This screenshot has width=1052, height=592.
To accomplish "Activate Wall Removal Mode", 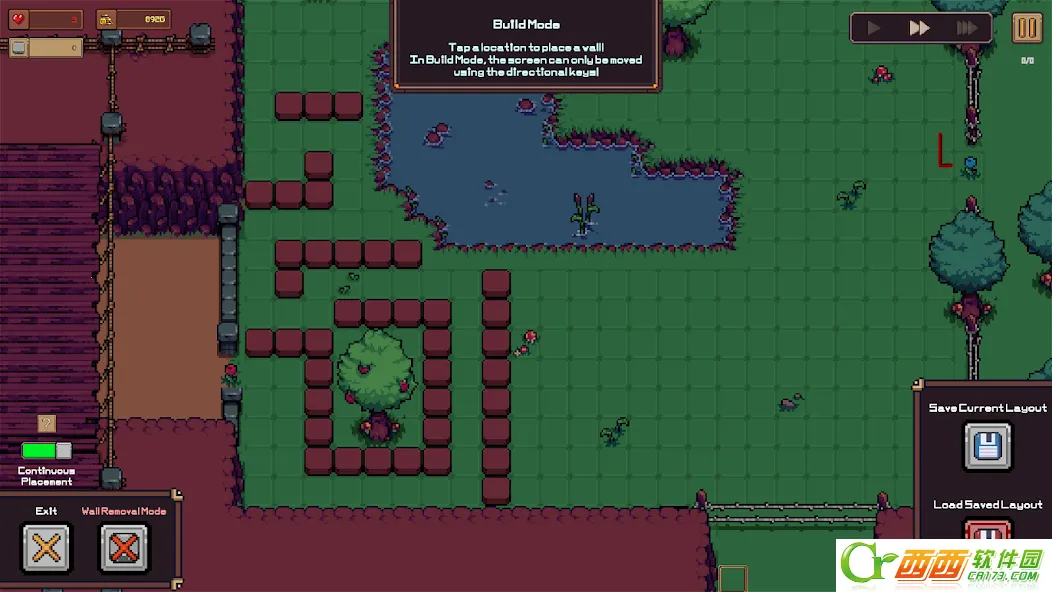I will [x=124, y=547].
